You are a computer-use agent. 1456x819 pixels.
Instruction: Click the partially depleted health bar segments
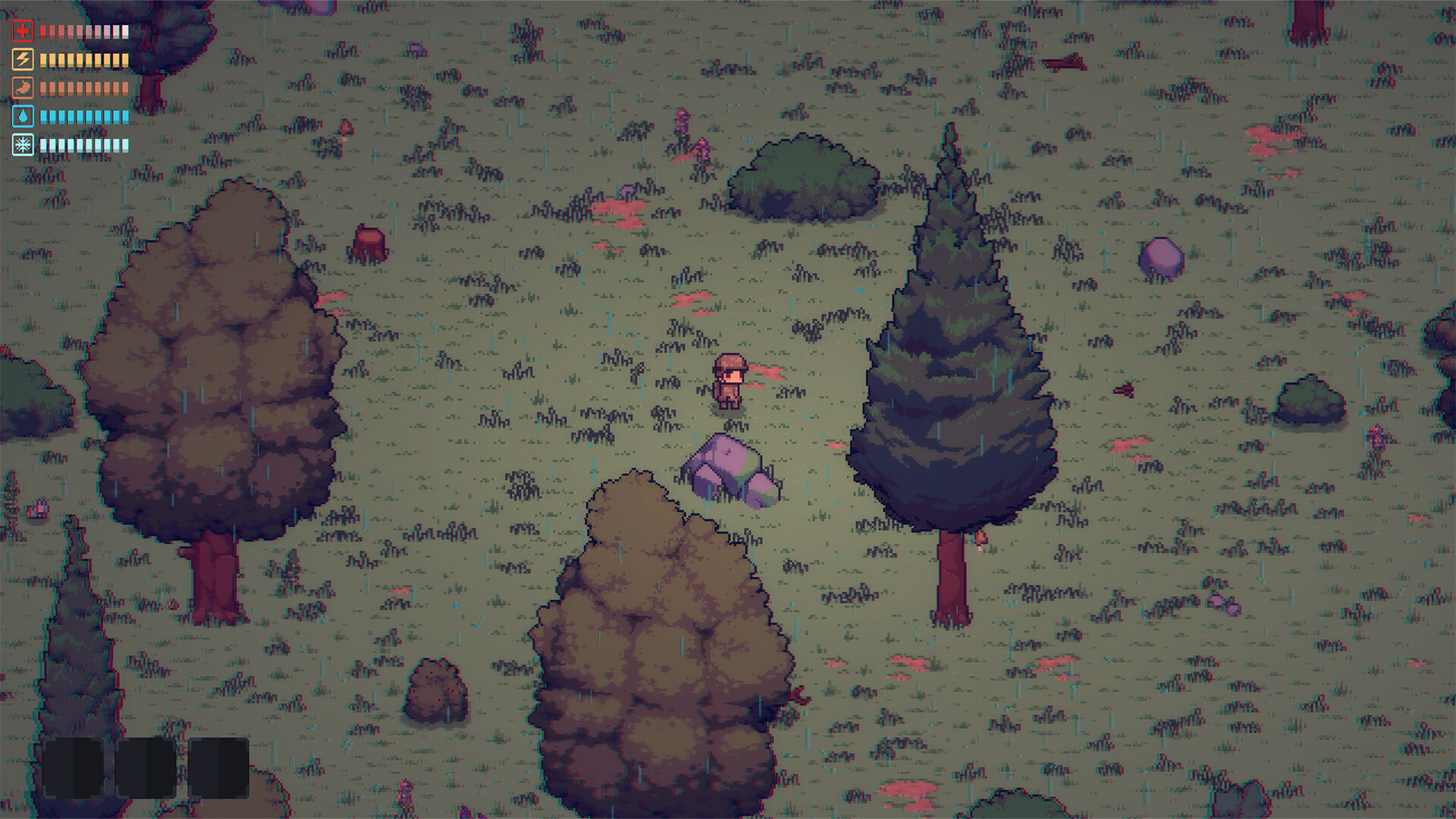83,30
